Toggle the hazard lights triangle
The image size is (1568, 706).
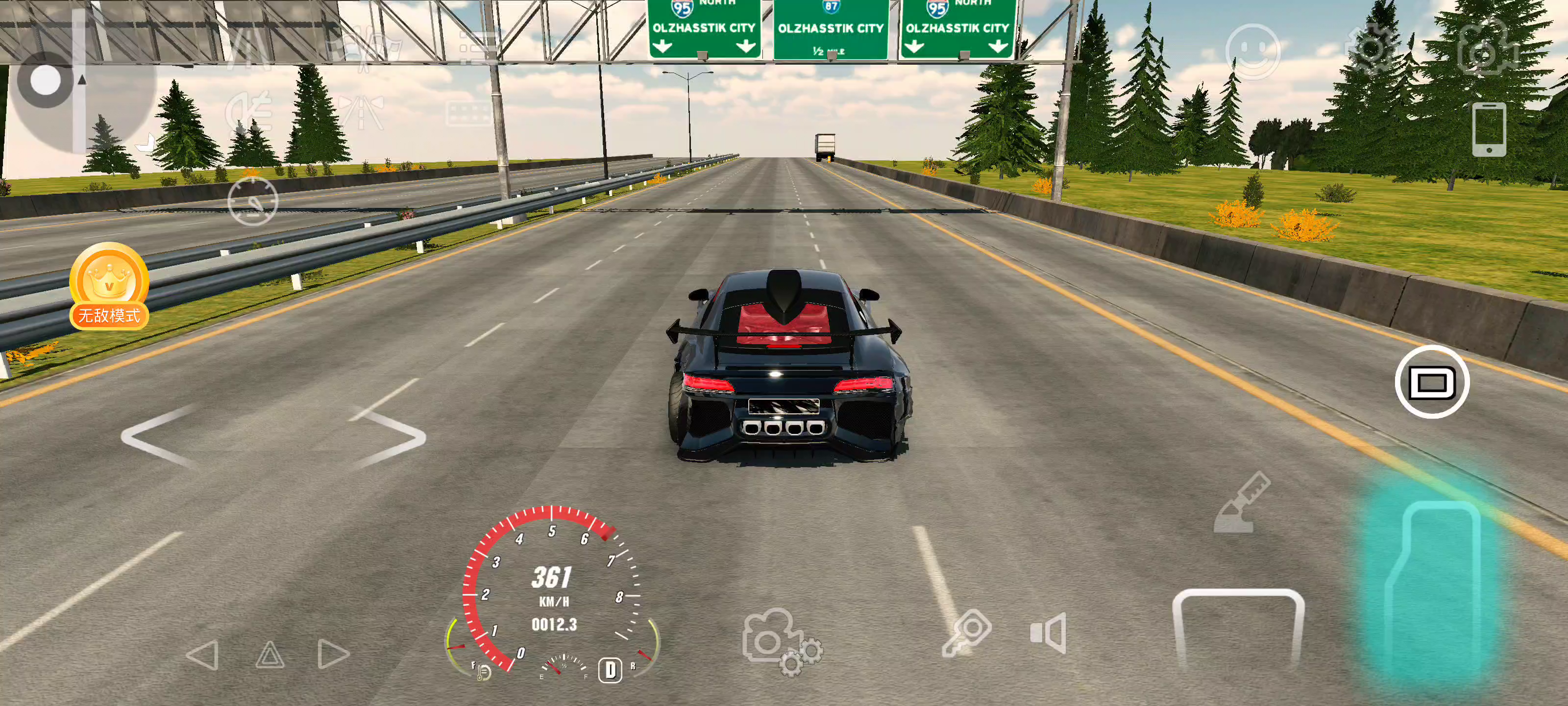[x=269, y=655]
